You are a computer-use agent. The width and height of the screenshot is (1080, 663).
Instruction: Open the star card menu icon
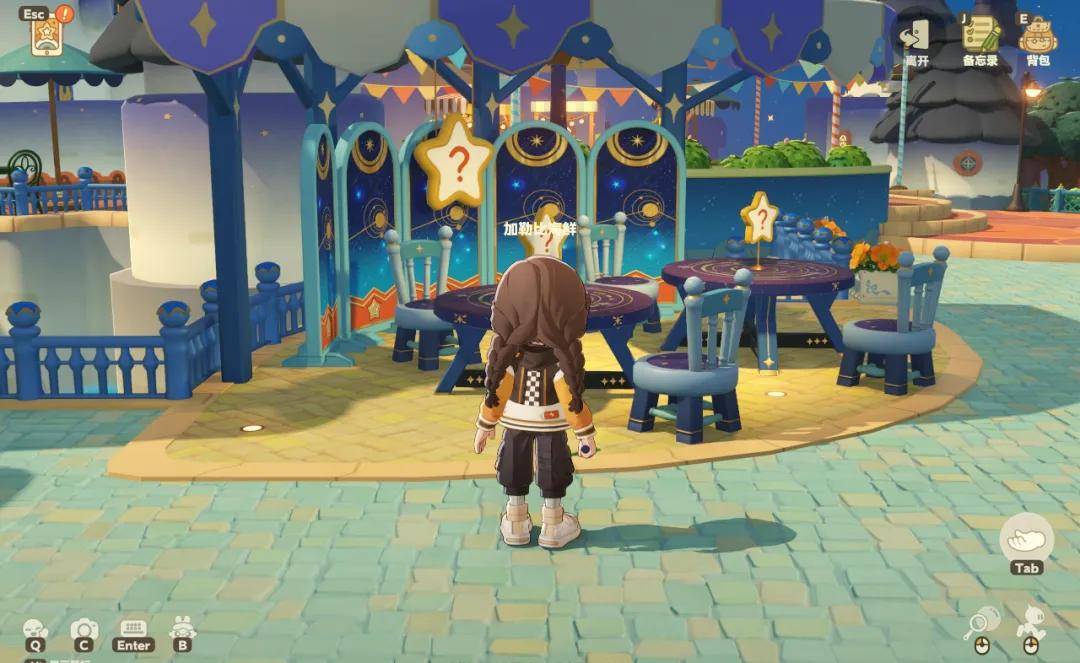point(45,38)
